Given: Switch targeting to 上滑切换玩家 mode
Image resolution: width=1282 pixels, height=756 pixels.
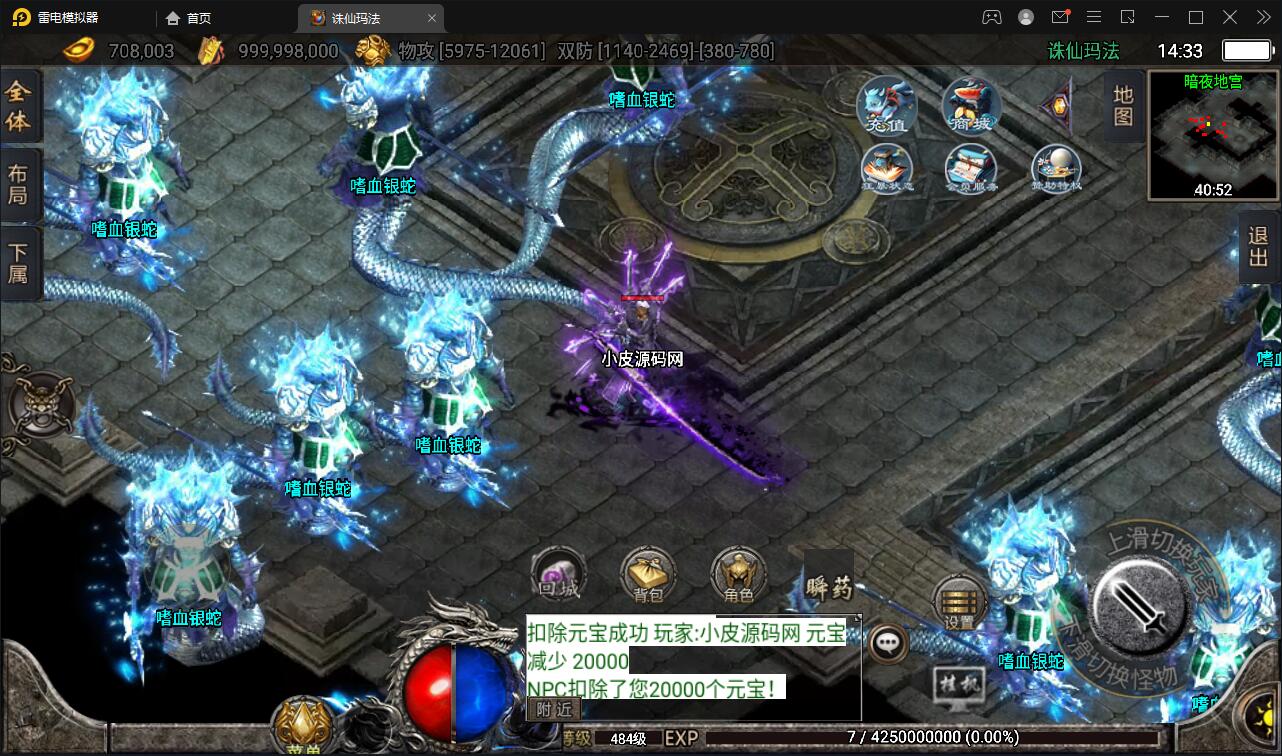Looking at the screenshot, I should click(x=1156, y=537).
